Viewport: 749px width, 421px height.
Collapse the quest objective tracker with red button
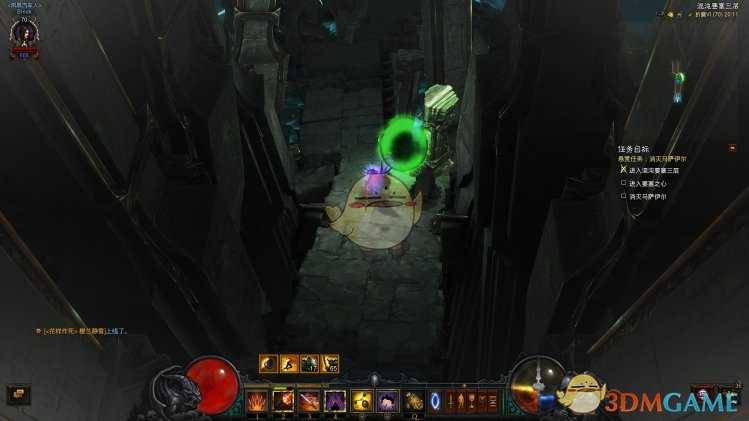731,148
